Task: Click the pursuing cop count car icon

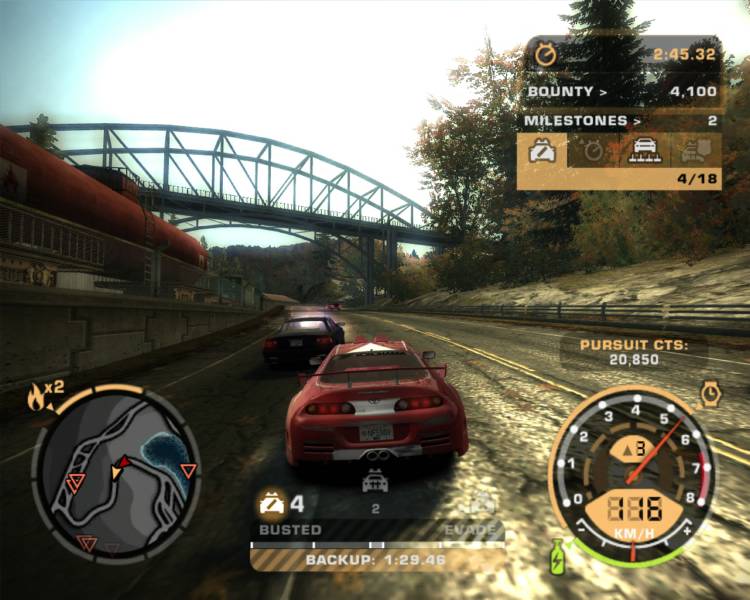Action: click(374, 484)
